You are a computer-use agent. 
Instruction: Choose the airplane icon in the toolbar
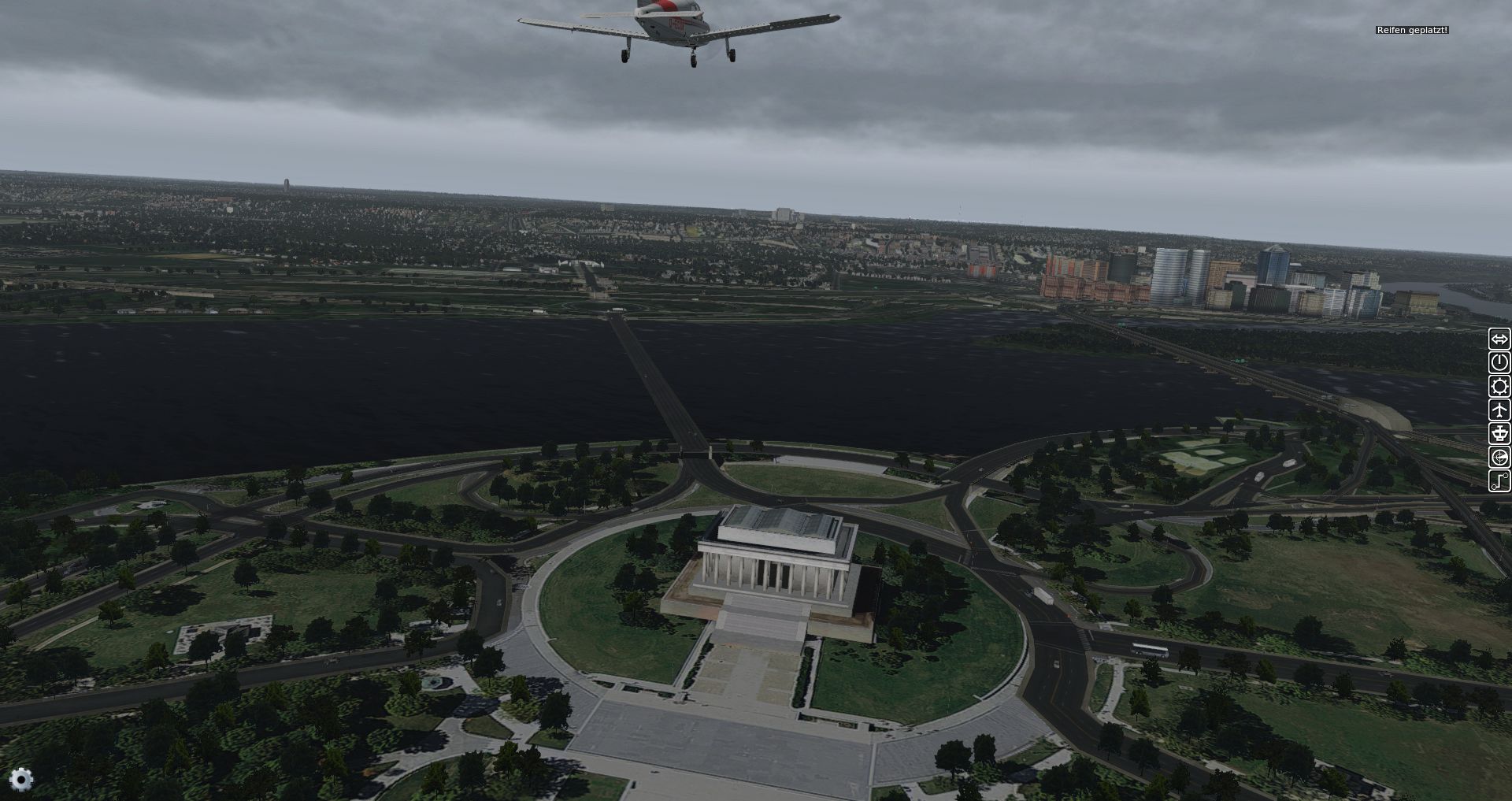pos(1499,410)
